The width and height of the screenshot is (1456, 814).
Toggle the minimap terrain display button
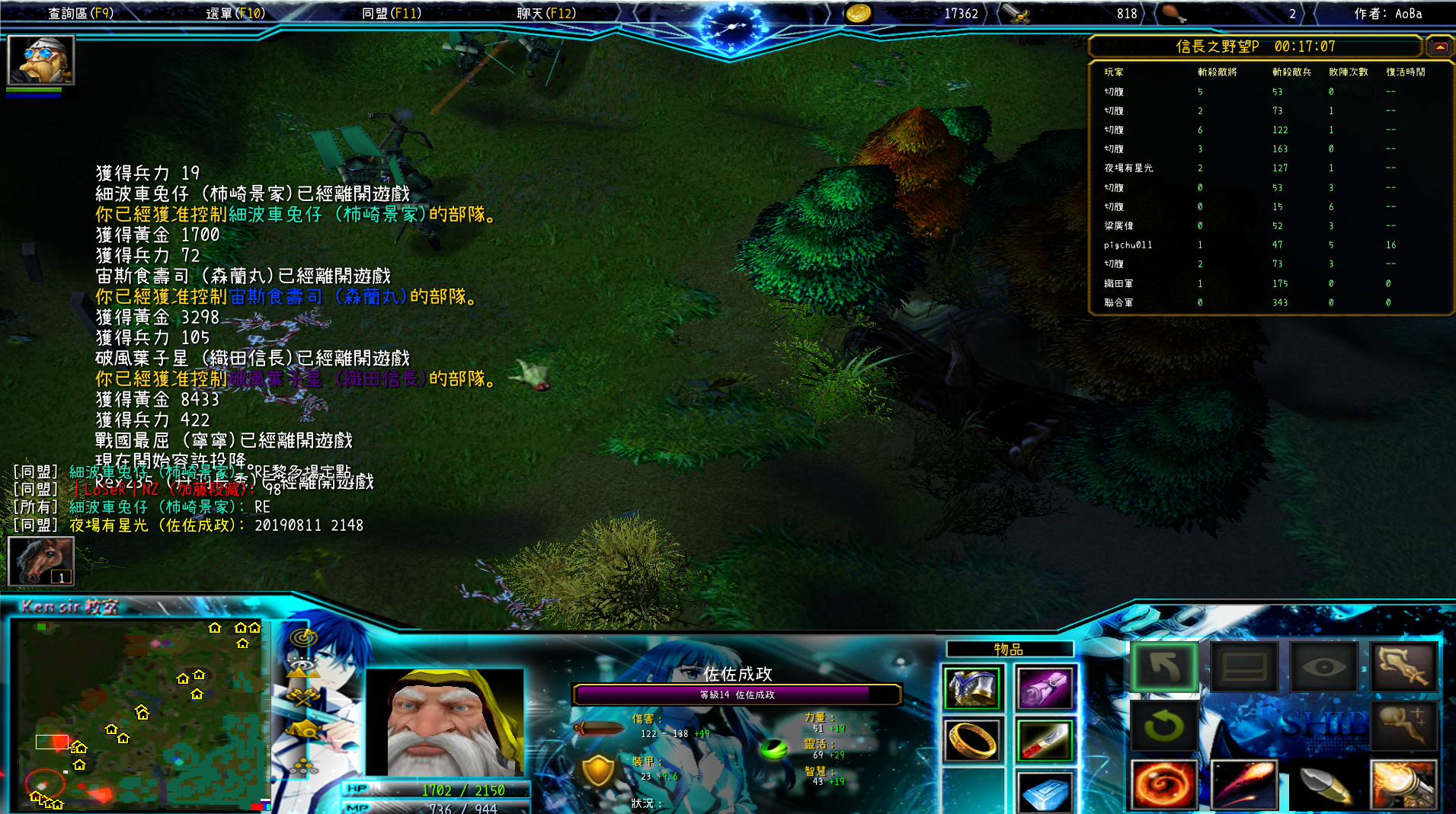[x=302, y=668]
